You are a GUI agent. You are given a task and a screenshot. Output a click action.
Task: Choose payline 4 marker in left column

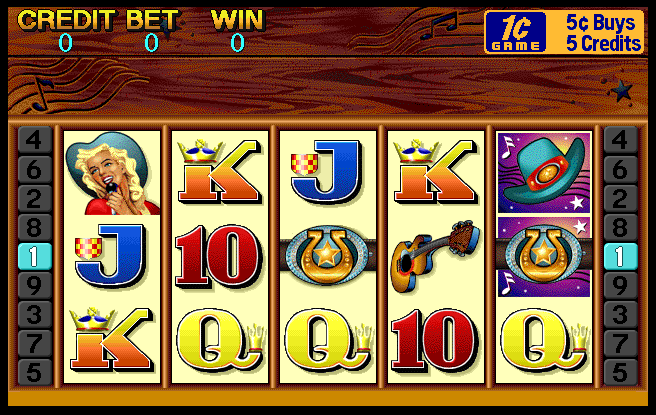tap(34, 140)
